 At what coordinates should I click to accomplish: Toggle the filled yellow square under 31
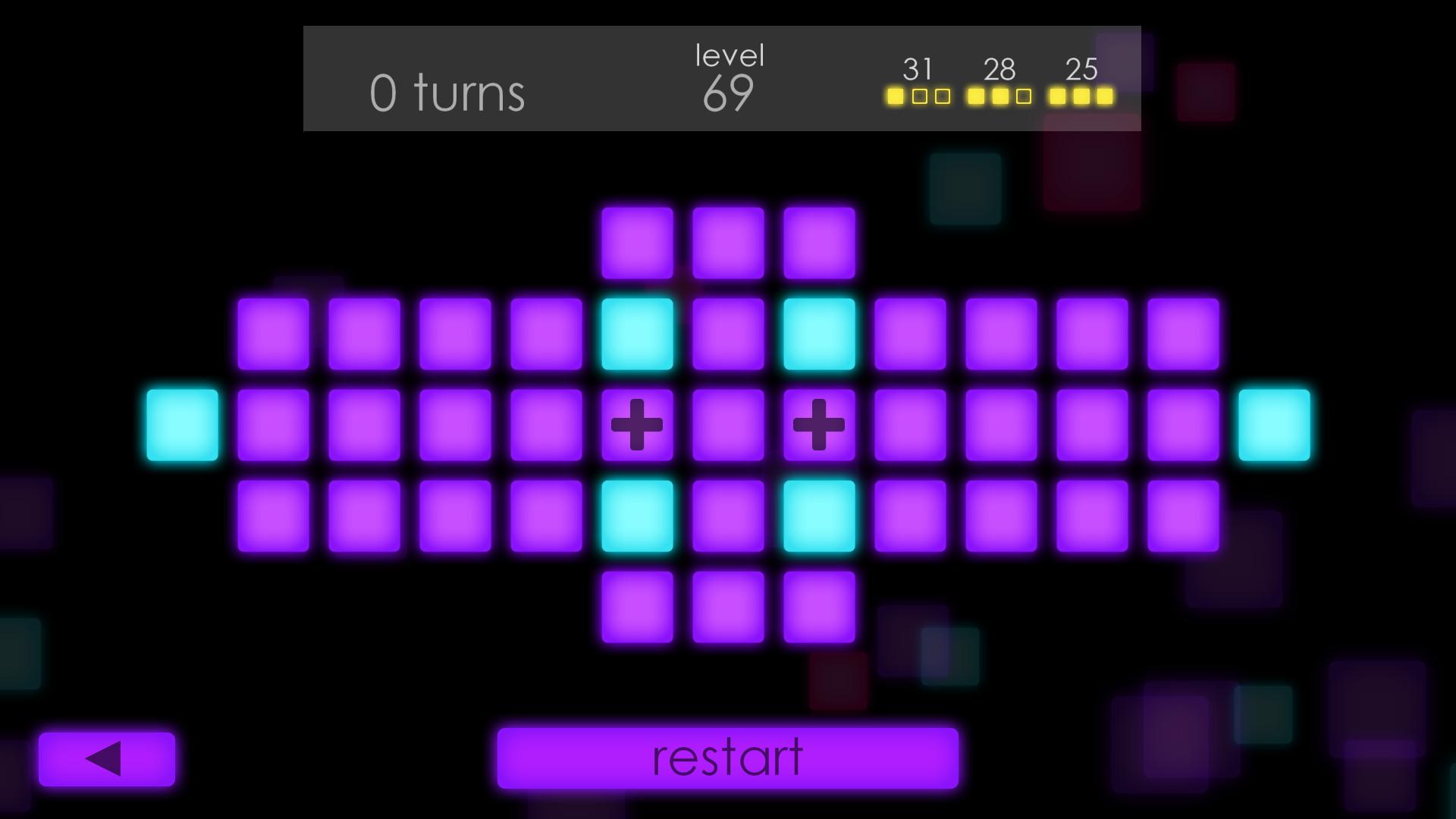tap(897, 96)
